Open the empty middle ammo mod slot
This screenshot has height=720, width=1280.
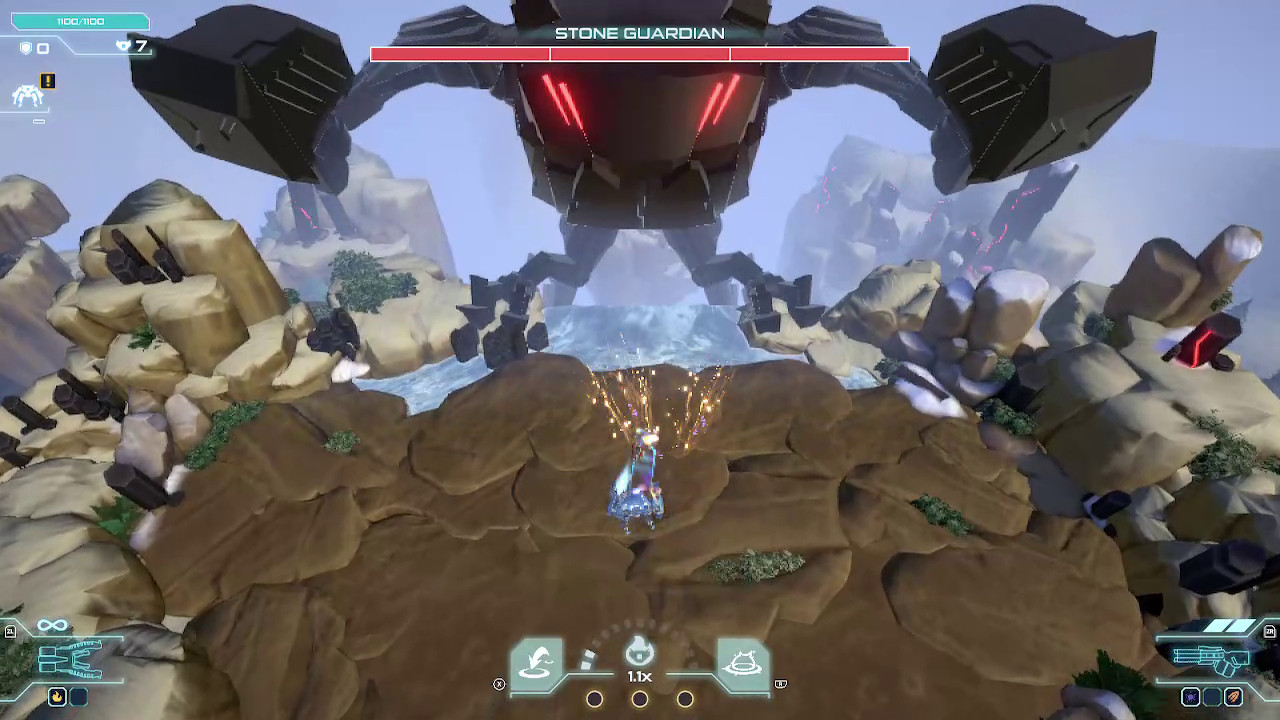tap(1212, 697)
